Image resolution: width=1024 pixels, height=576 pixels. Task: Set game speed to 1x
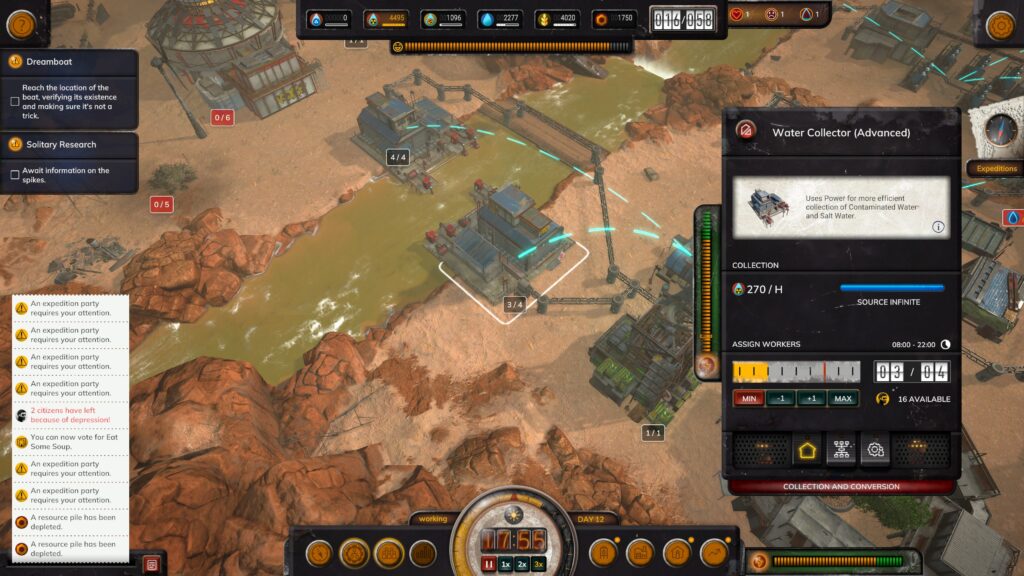(506, 564)
